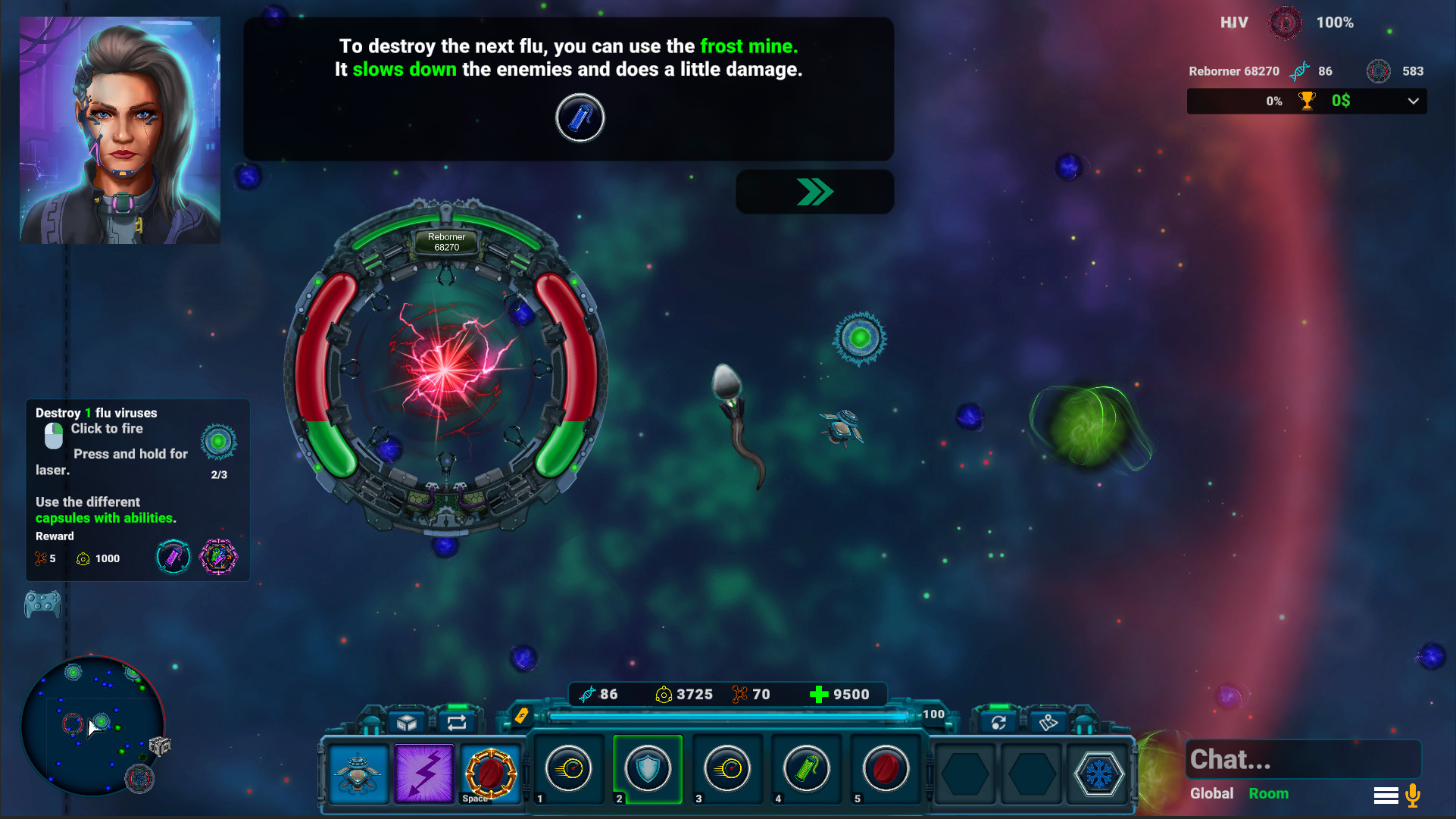Screen dimensions: 1456x819
Task: Click the double arrows loop expander near the hotbar
Action: [455, 722]
